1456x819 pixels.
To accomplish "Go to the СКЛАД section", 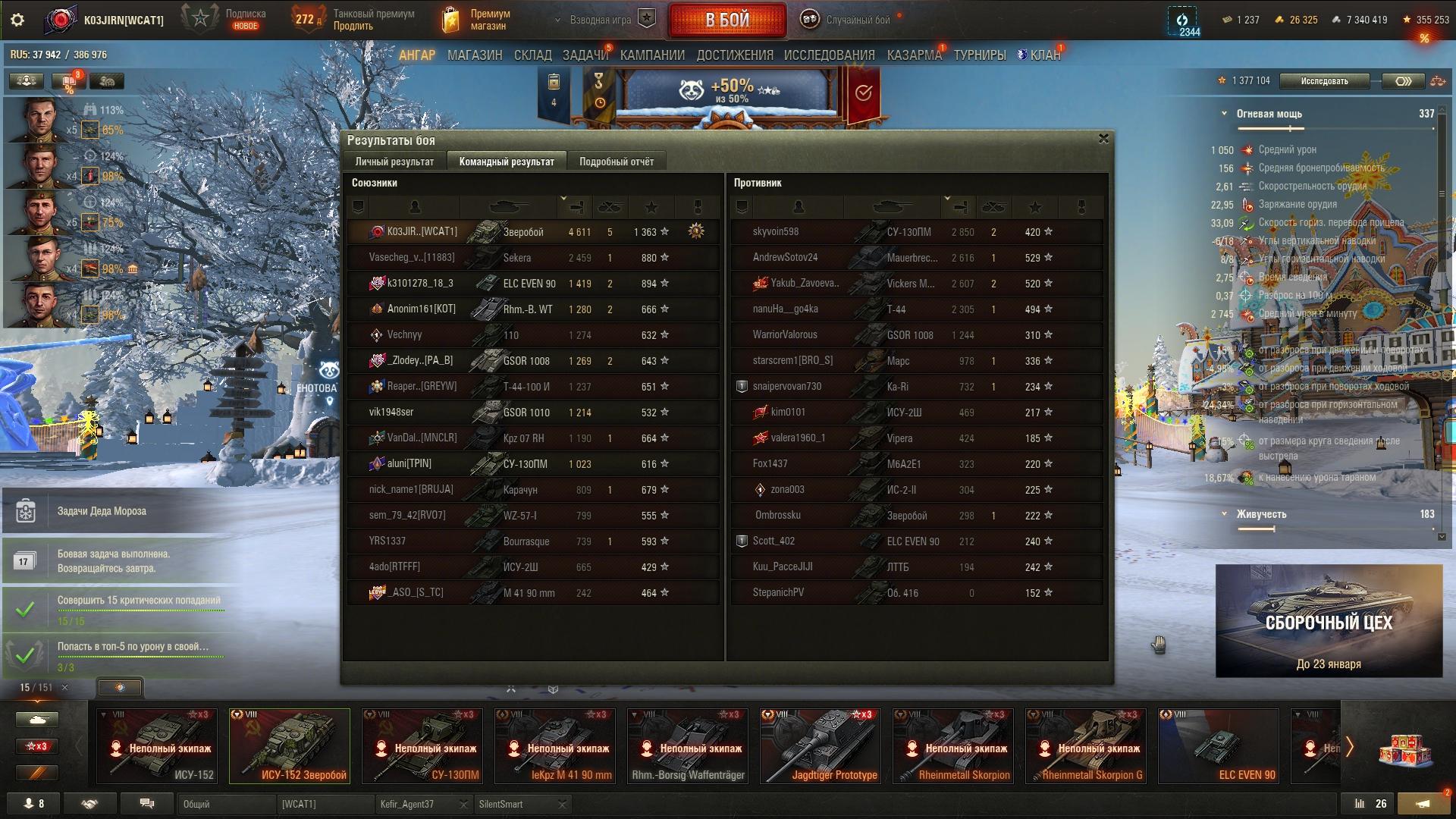I will click(x=532, y=55).
